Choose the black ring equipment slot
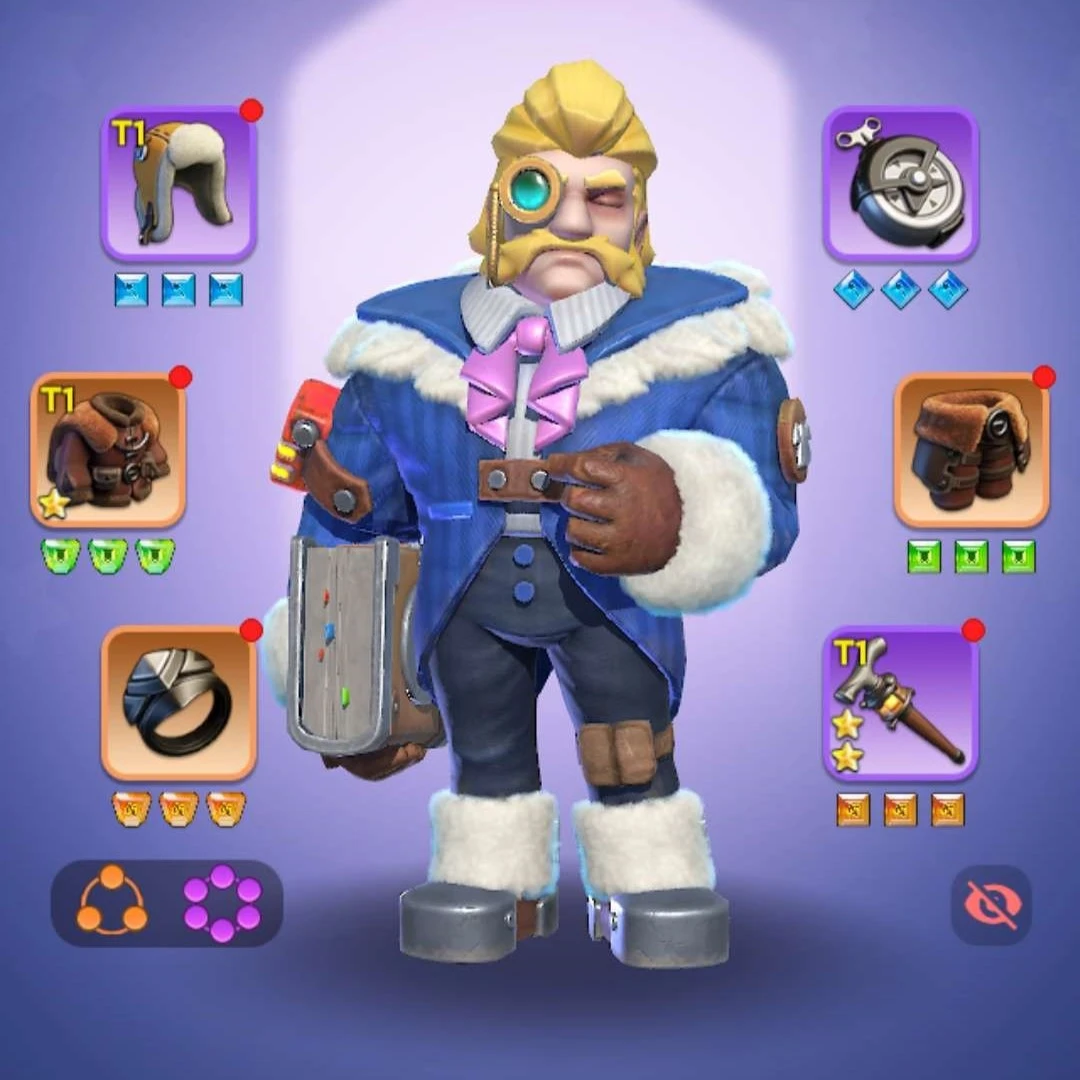The image size is (1080, 1080). [x=179, y=703]
